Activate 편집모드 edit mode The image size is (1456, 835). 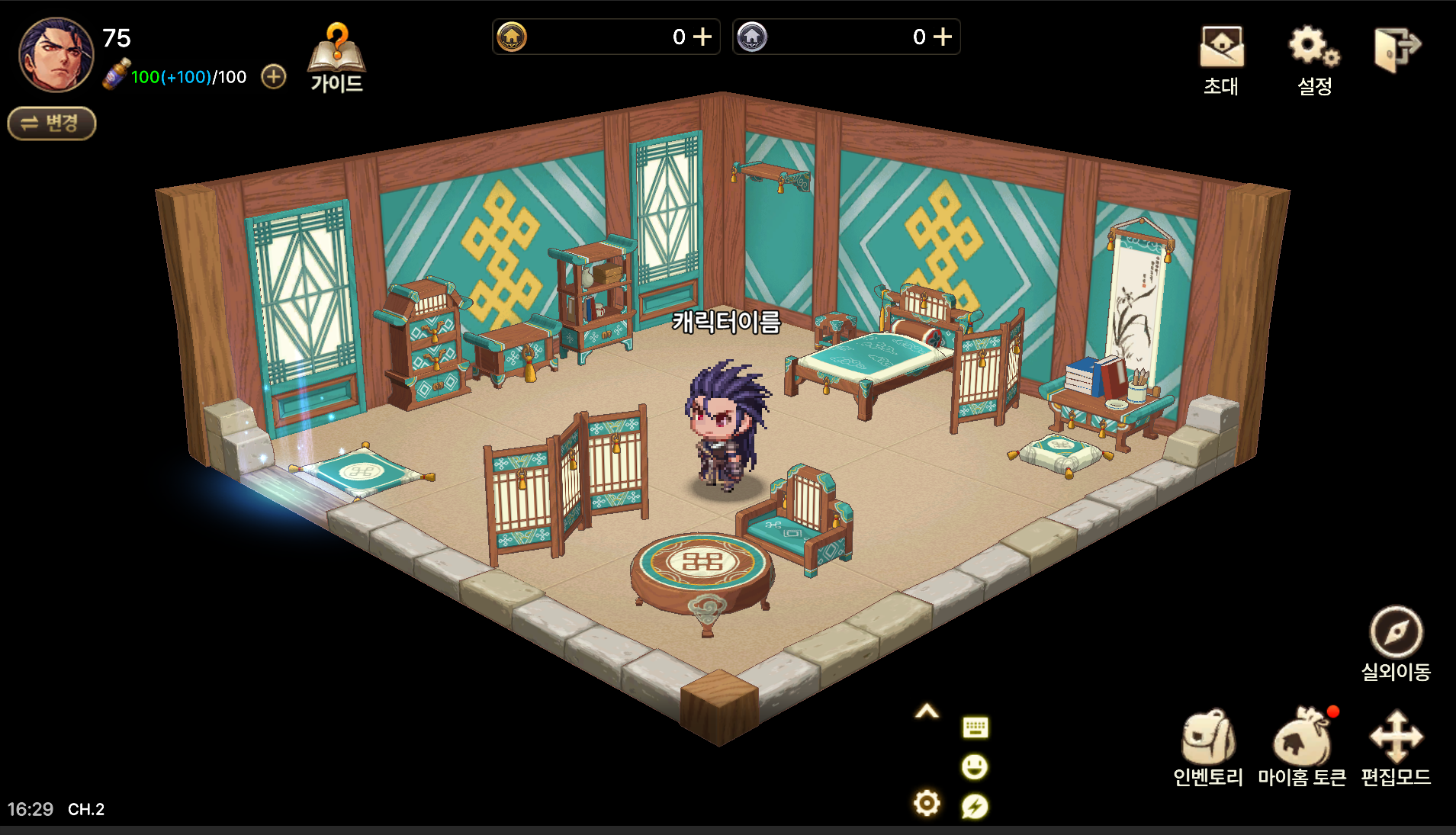tap(1396, 747)
